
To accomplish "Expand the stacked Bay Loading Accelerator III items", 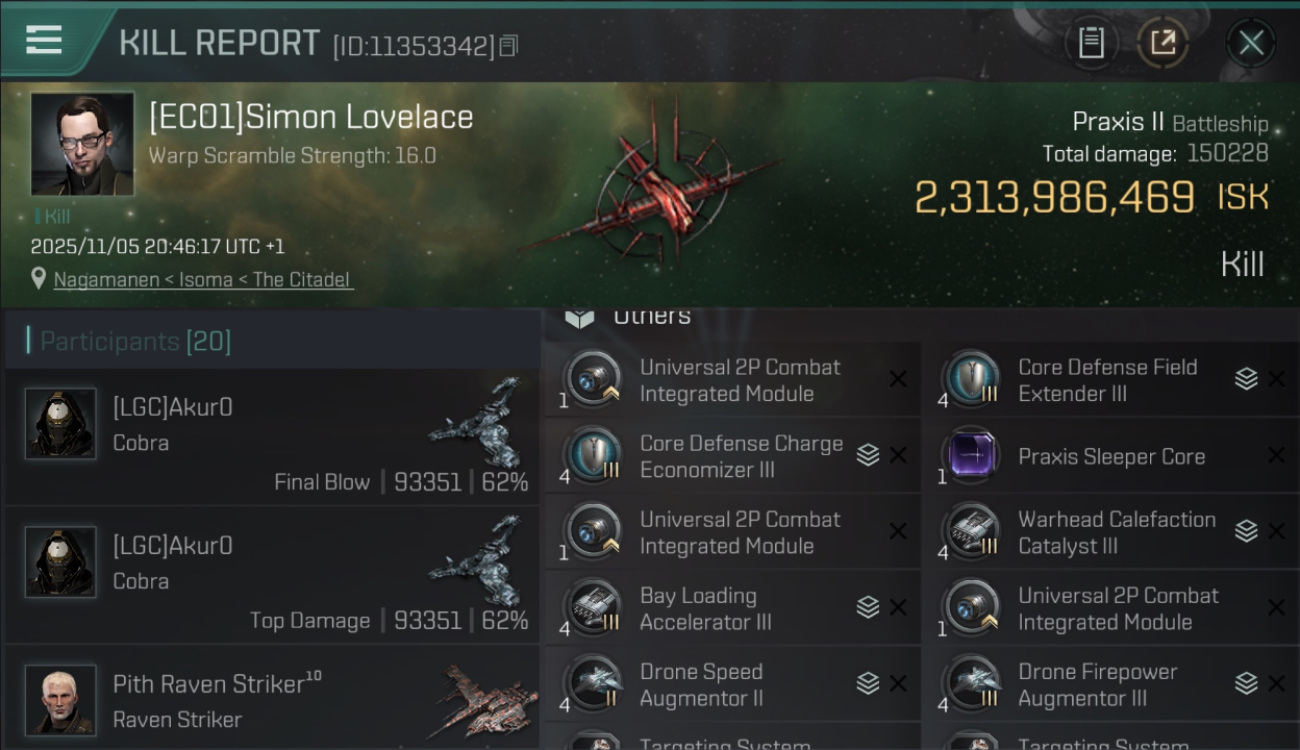I will pyautogui.click(x=868, y=608).
